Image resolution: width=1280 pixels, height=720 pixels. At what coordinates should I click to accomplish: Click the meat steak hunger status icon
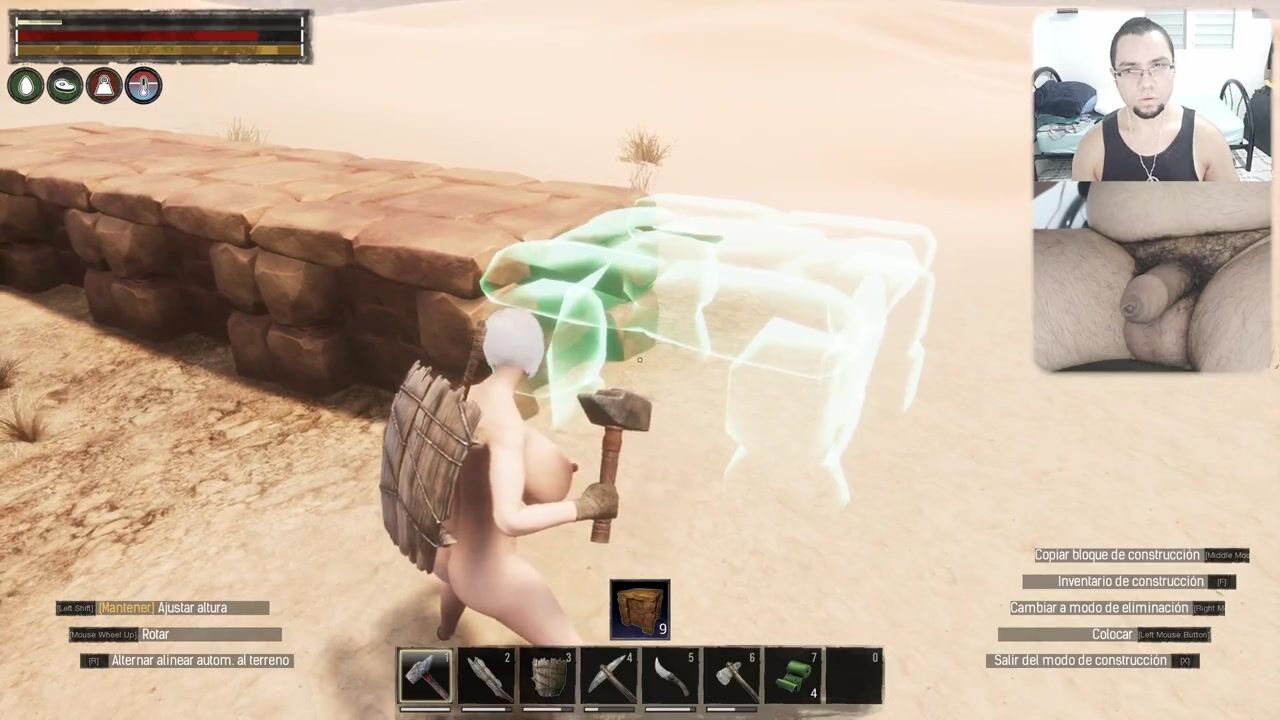tap(65, 86)
